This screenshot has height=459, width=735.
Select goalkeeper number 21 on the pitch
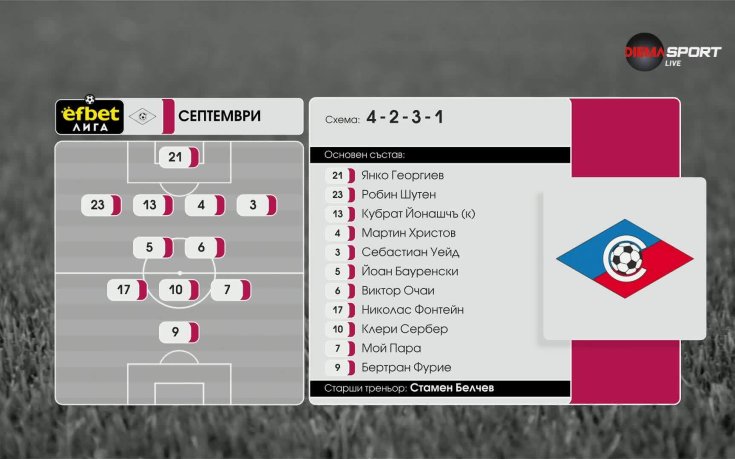coord(179,157)
